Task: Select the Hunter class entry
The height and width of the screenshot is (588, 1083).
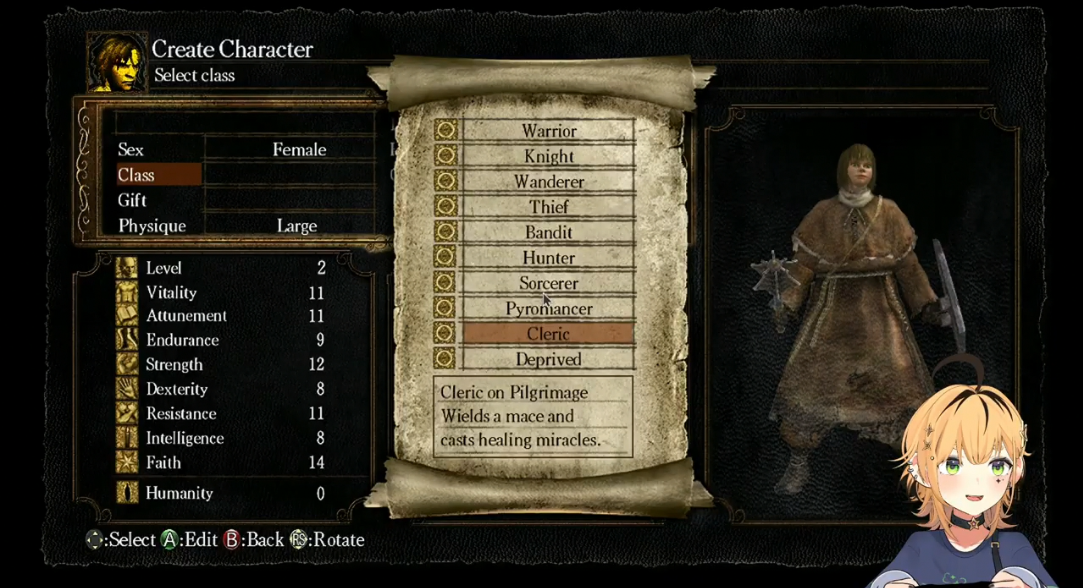Action: click(x=548, y=257)
